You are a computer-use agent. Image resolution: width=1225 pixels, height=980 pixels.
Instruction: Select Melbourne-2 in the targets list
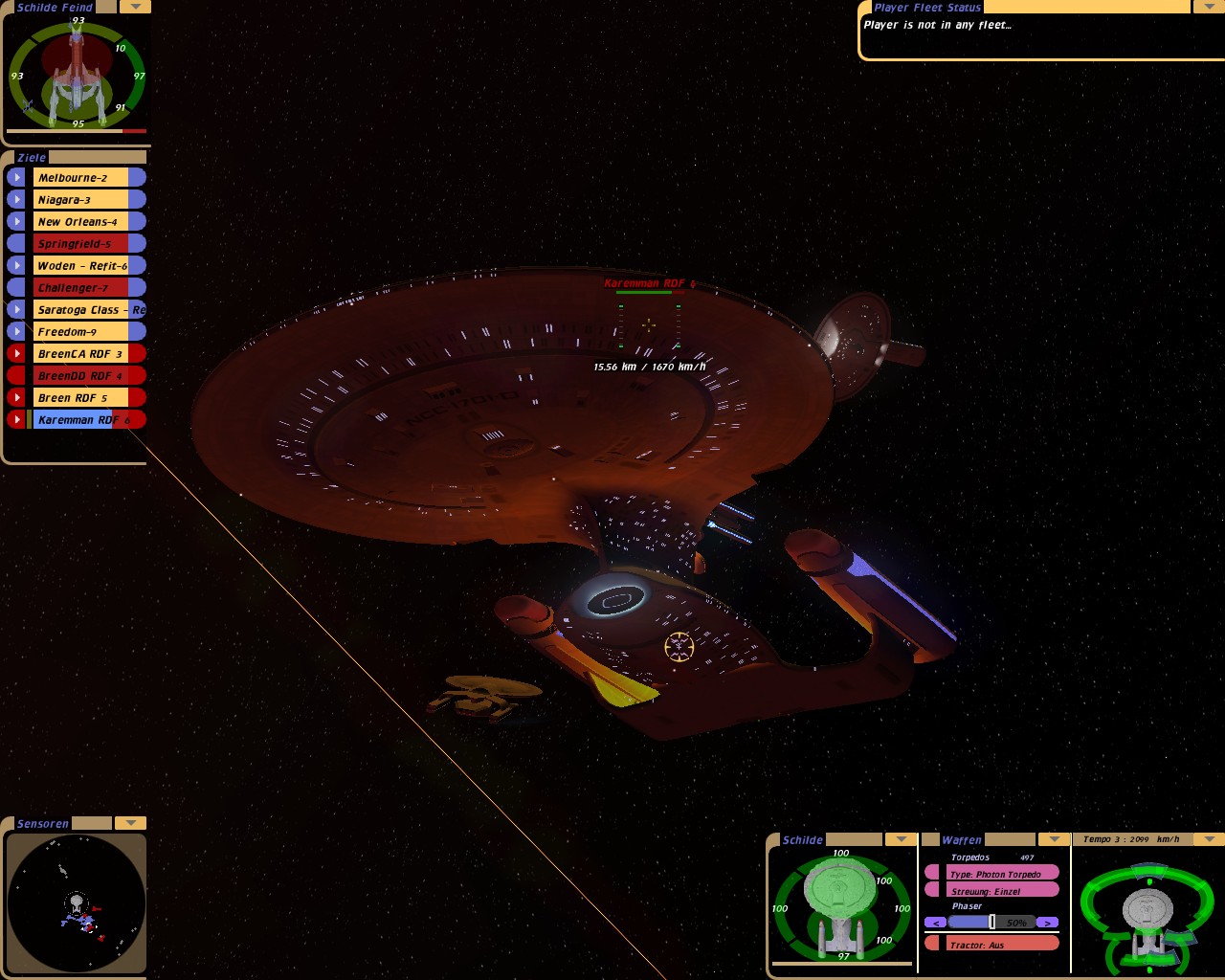point(80,177)
